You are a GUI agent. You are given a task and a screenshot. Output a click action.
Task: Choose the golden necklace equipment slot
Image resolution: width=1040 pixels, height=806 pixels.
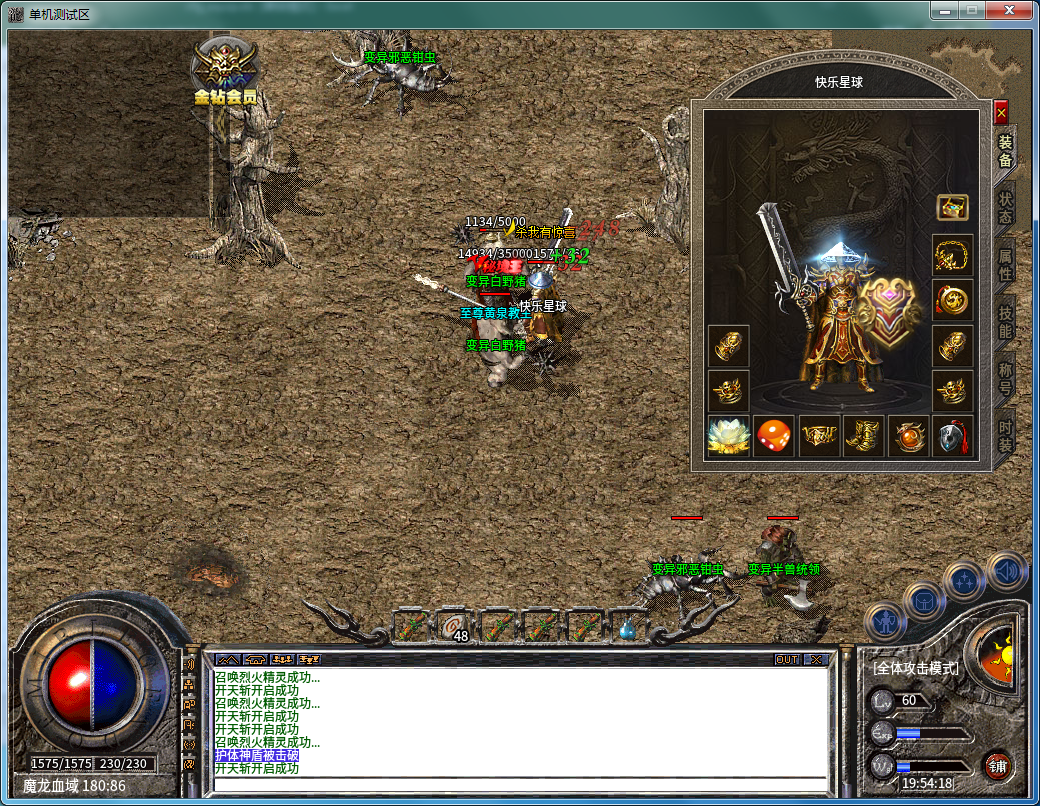click(952, 256)
